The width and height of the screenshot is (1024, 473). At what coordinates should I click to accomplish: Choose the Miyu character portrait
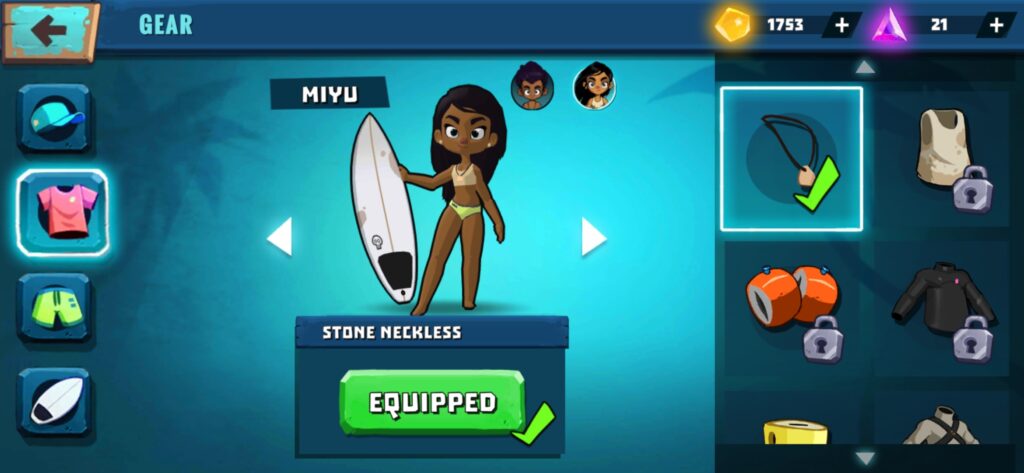594,87
